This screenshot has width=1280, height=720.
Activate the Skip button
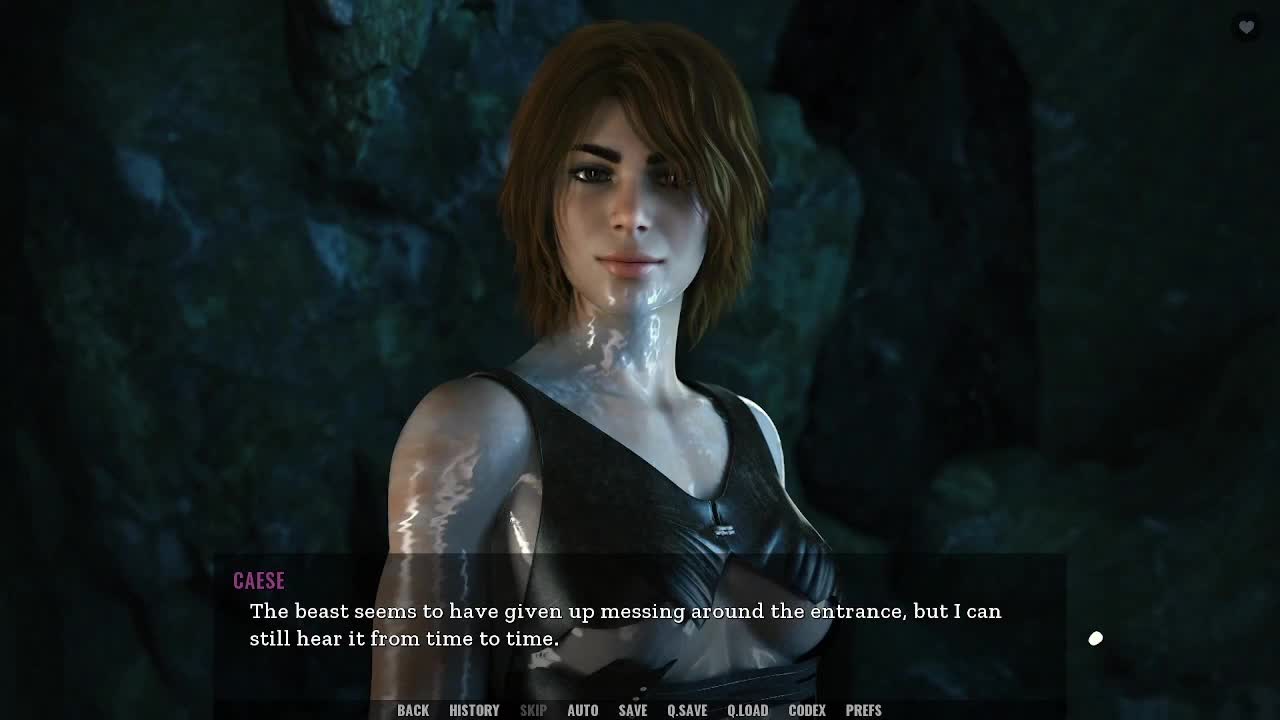coord(533,710)
